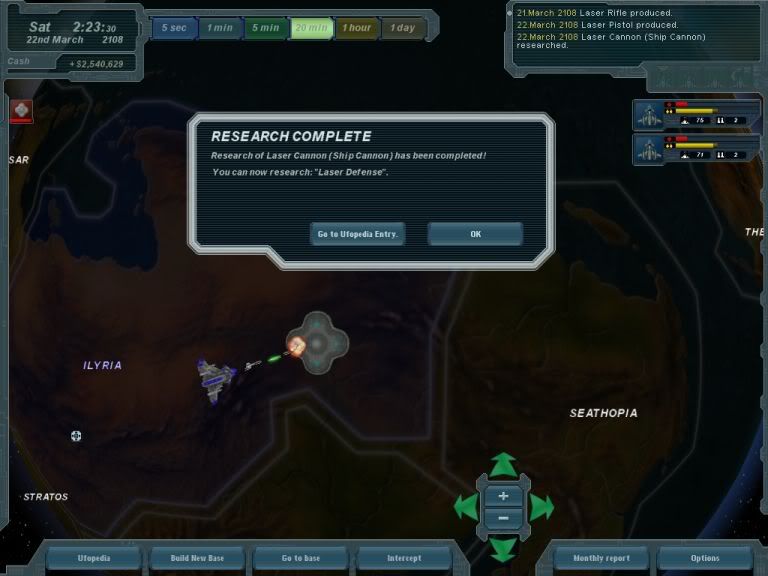768x576 pixels.
Task: Rotate globe using the up arrow
Action: [503, 464]
